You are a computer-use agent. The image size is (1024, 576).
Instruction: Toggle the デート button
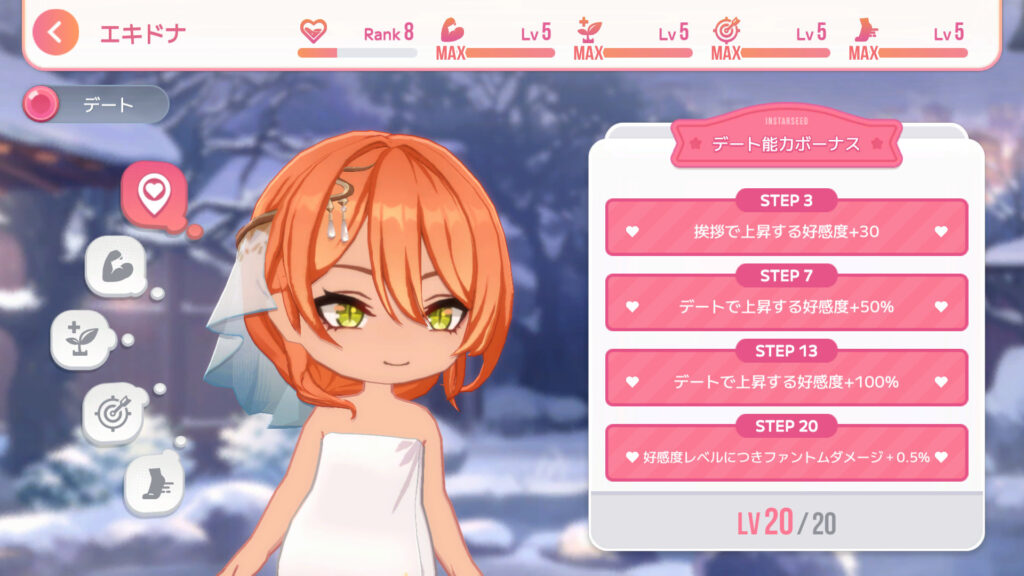[x=97, y=104]
